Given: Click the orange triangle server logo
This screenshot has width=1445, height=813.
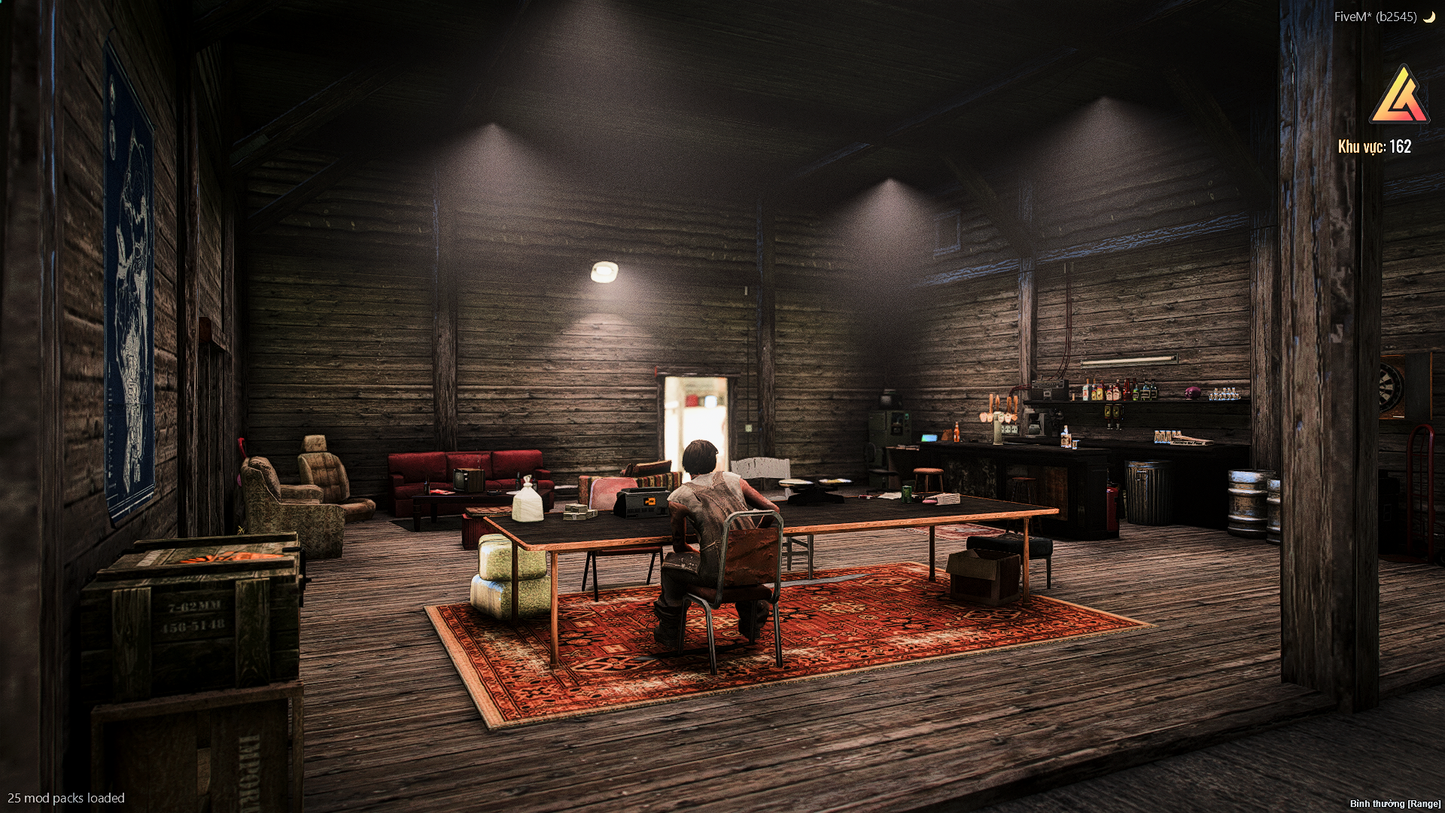Looking at the screenshot, I should (x=1398, y=97).
